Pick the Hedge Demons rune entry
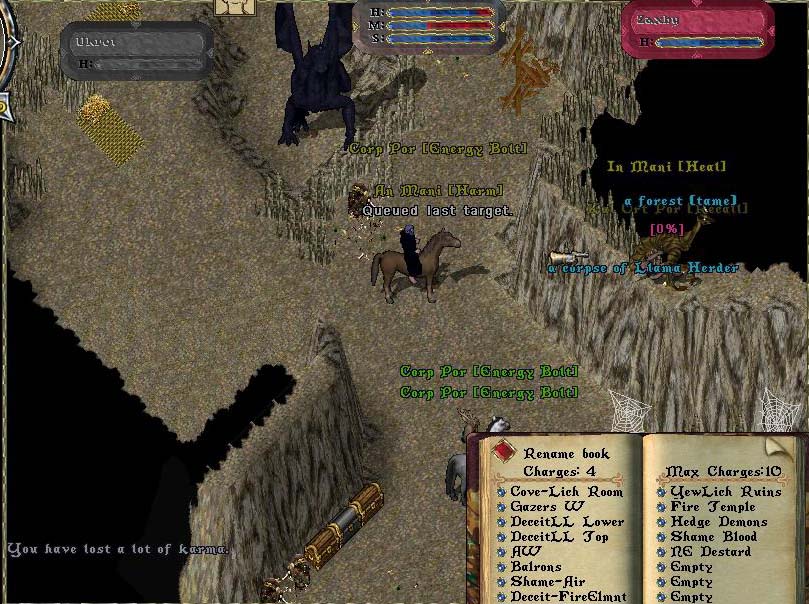 (x=718, y=522)
